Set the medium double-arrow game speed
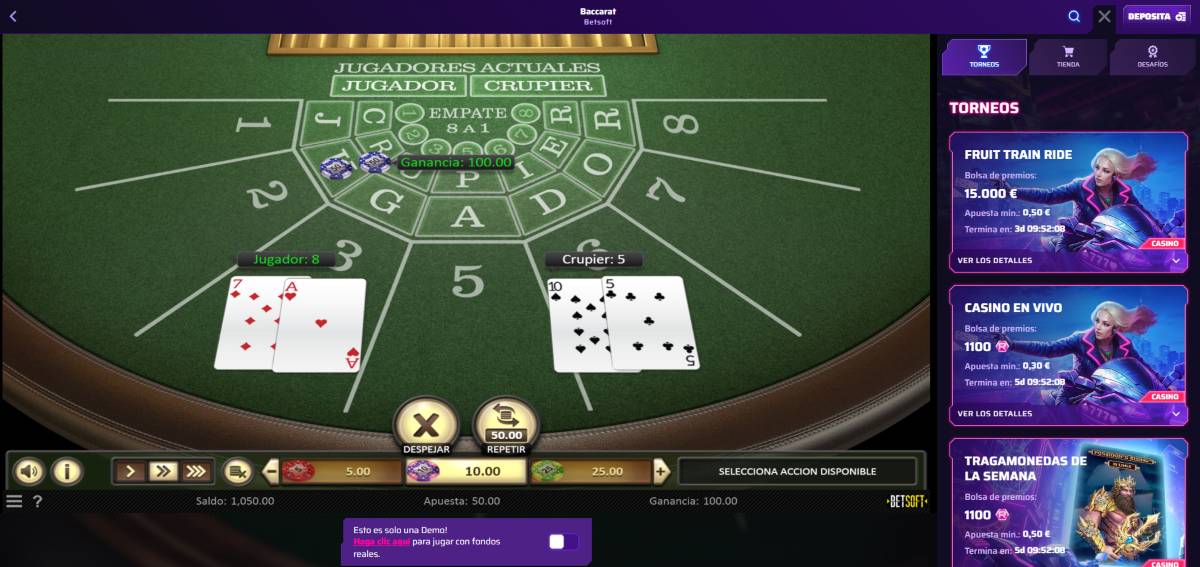Screen dimensions: 1200x567 click(x=162, y=471)
